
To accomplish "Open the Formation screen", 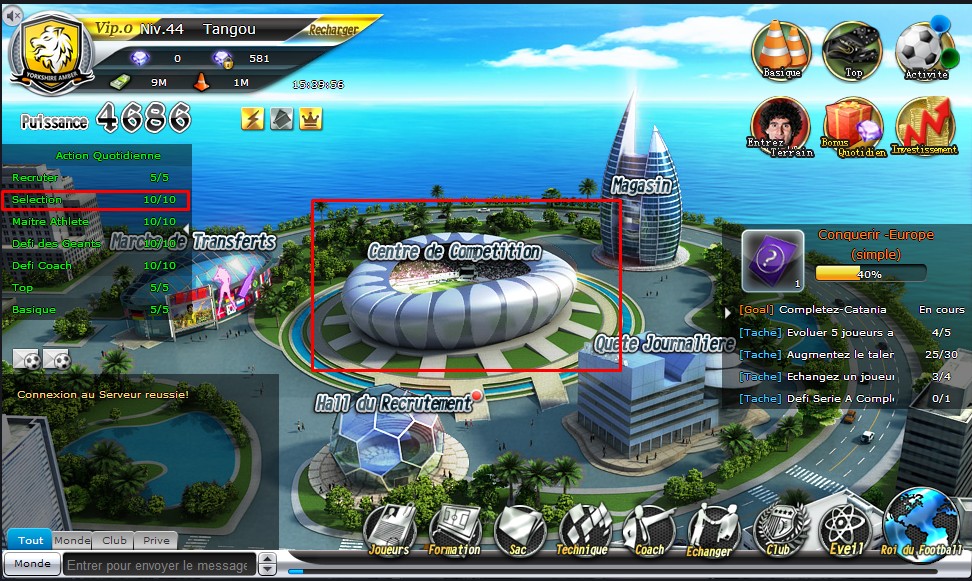I will [455, 529].
